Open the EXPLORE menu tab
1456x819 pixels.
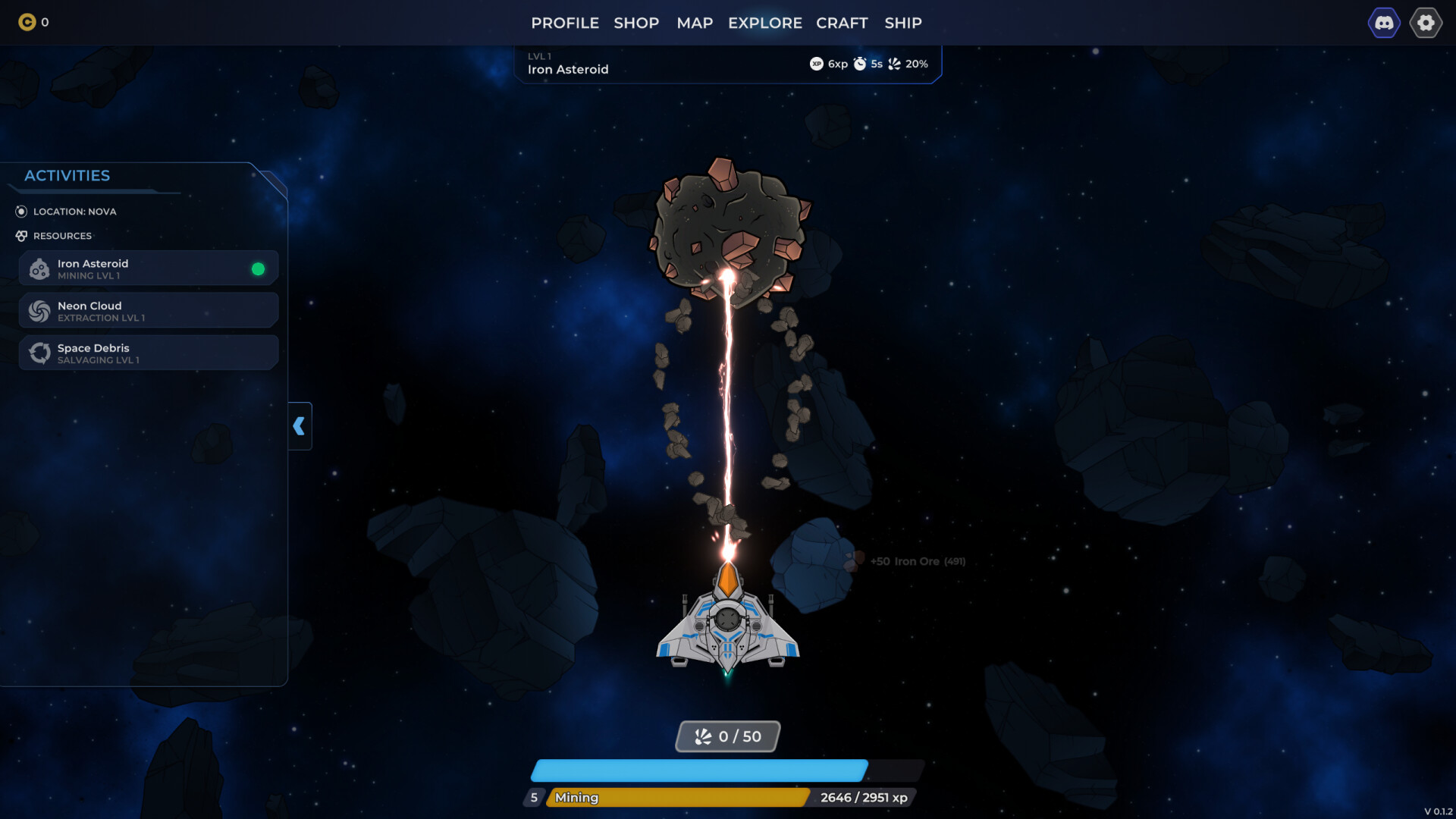click(x=764, y=23)
